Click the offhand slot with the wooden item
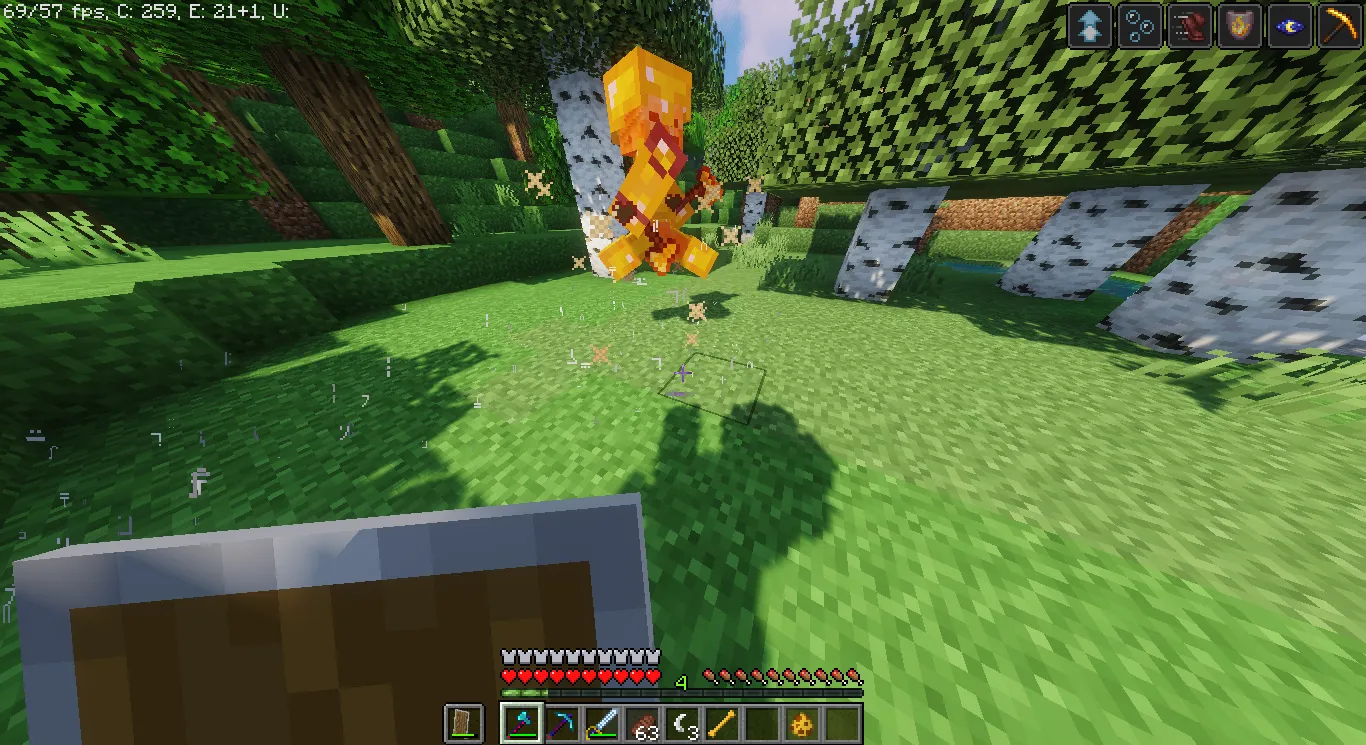The image size is (1366, 745). pyautogui.click(x=462, y=723)
